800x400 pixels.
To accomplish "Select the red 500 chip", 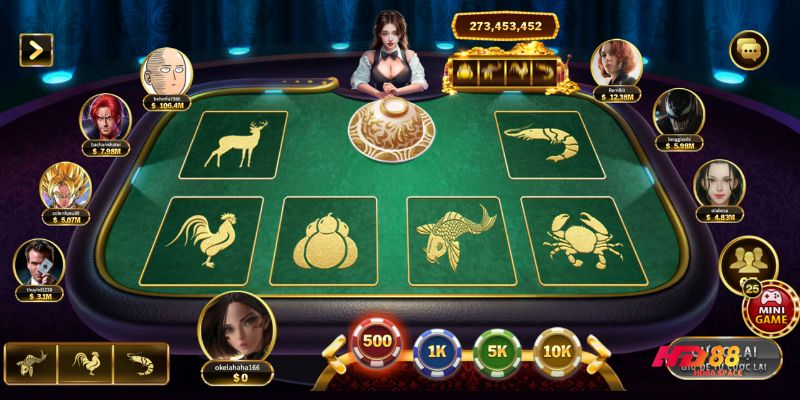I will point(377,343).
